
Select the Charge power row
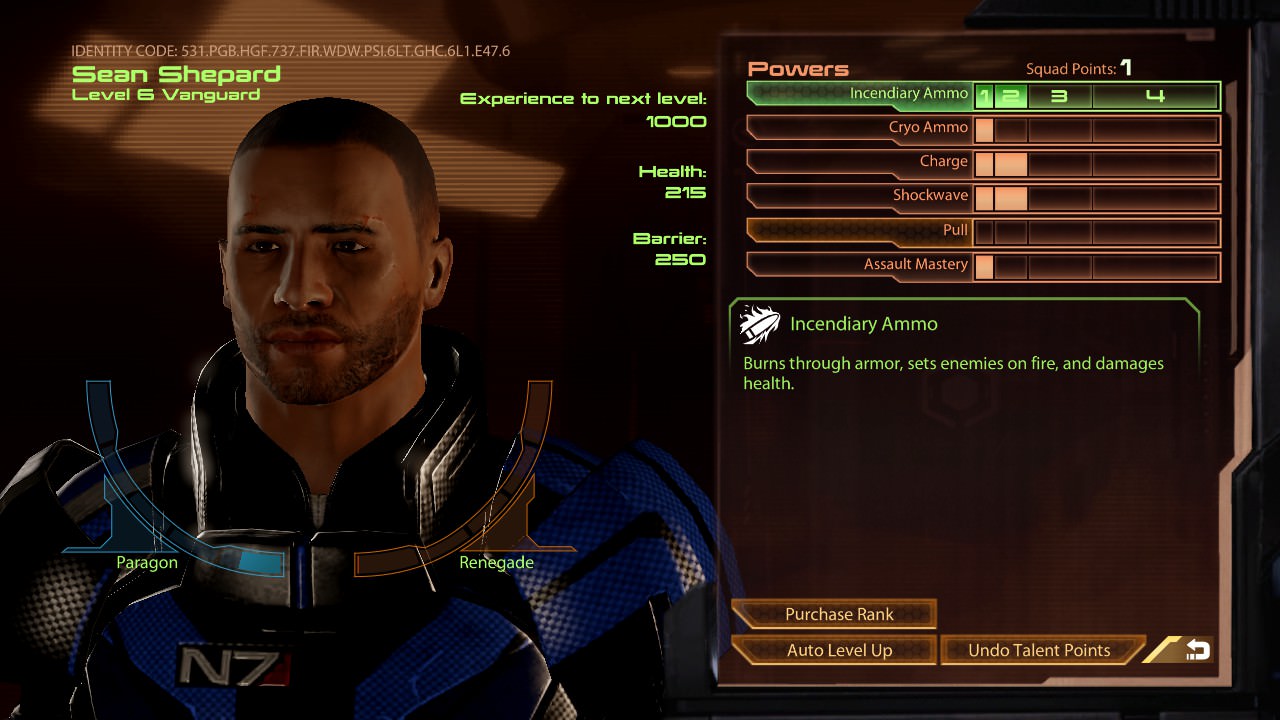pyautogui.click(x=860, y=163)
